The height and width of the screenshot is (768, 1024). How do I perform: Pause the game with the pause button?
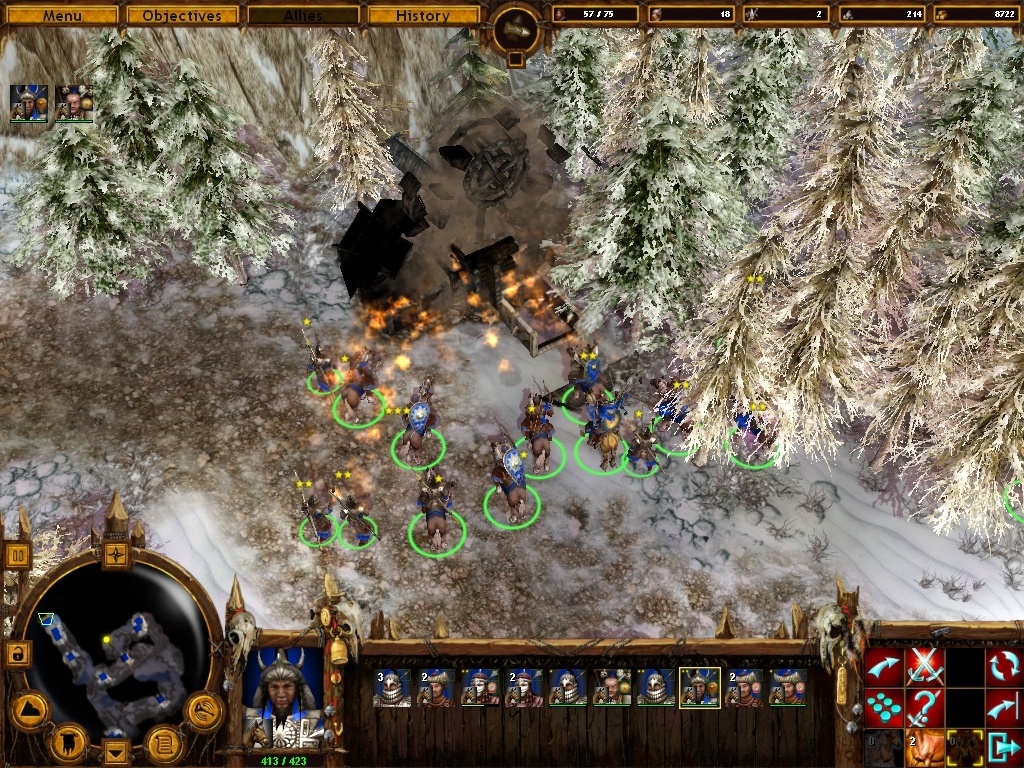tap(17, 555)
